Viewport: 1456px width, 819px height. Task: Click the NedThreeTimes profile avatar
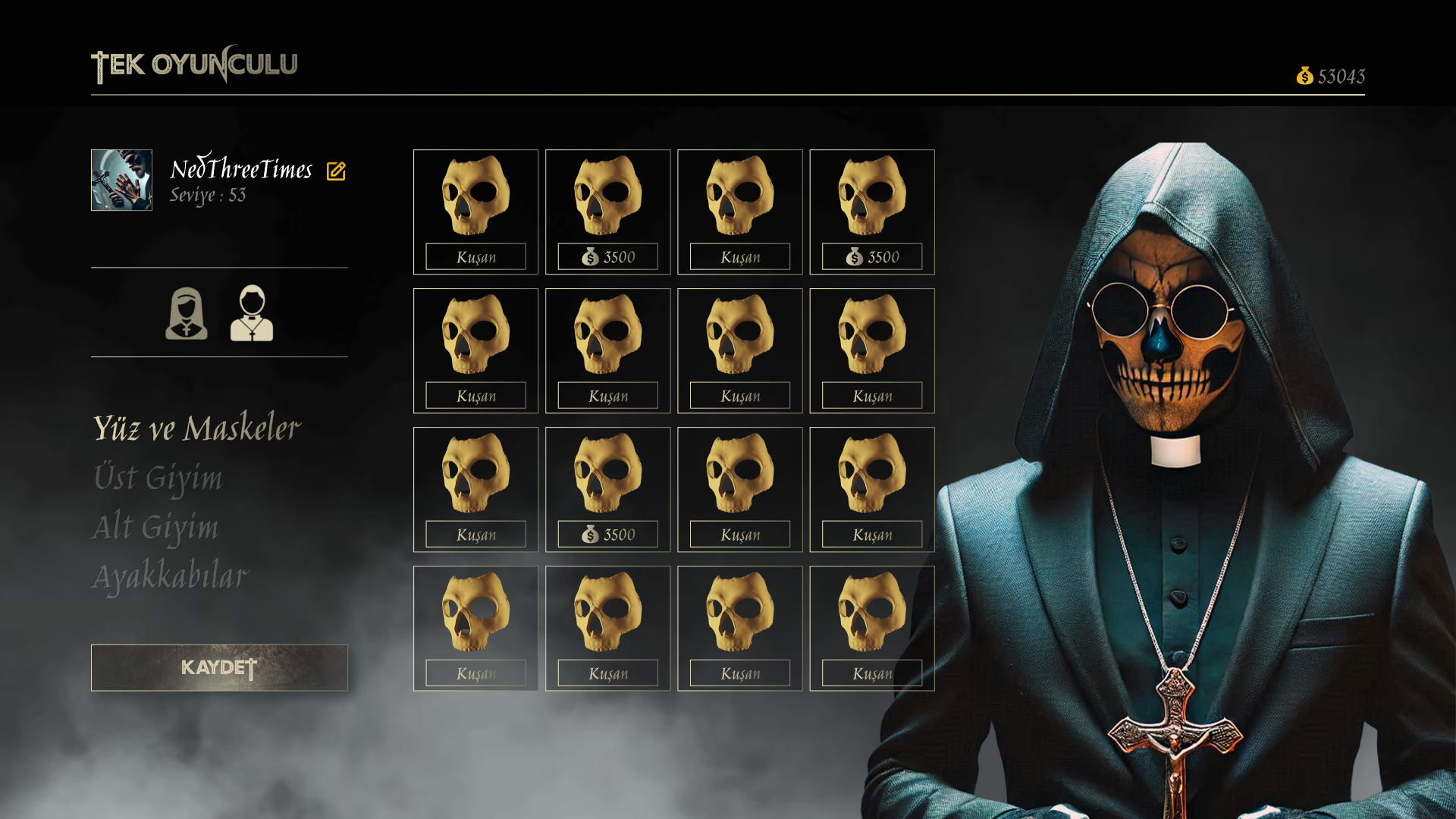click(121, 180)
